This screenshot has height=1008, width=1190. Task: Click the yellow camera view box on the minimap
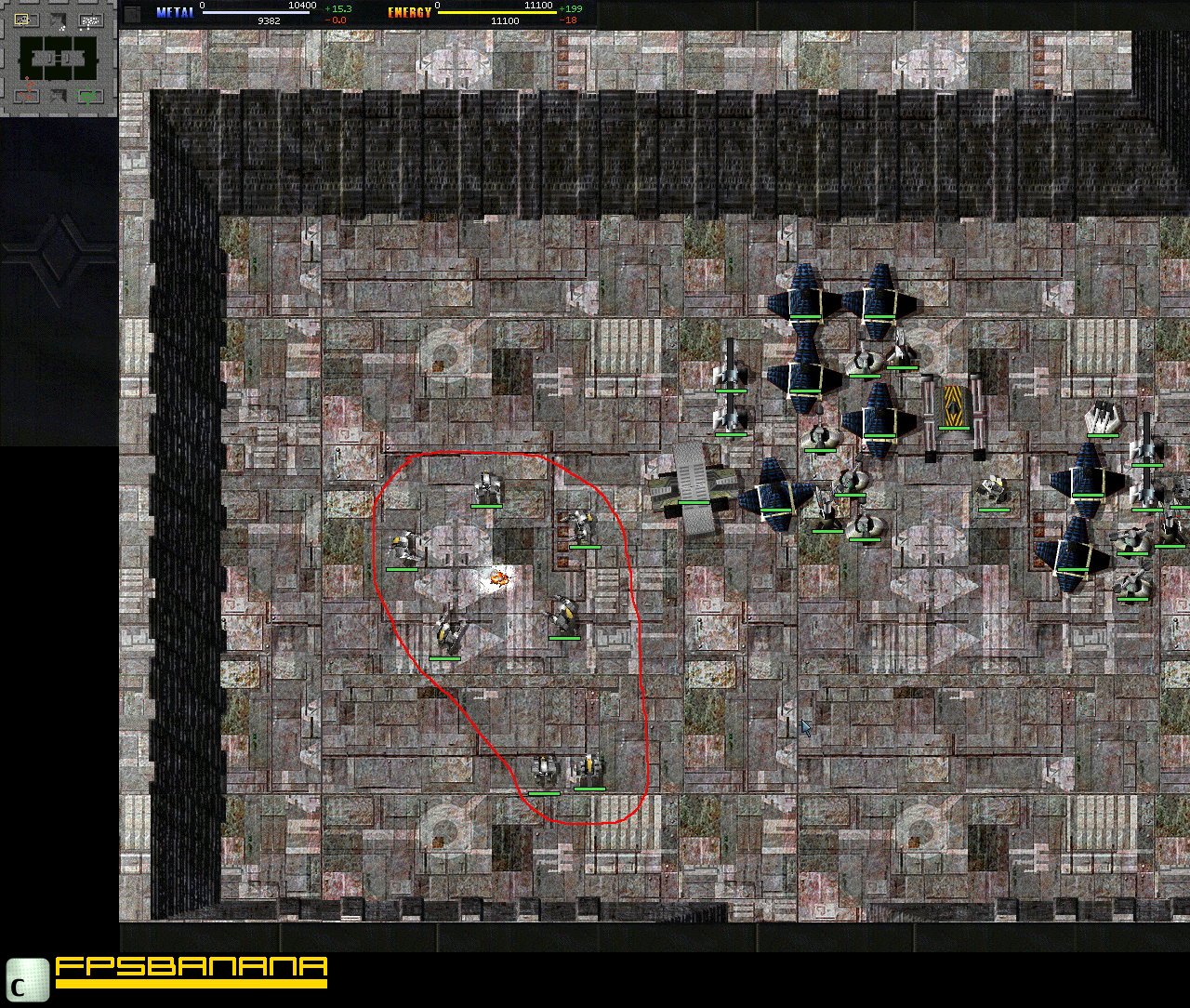point(21,19)
